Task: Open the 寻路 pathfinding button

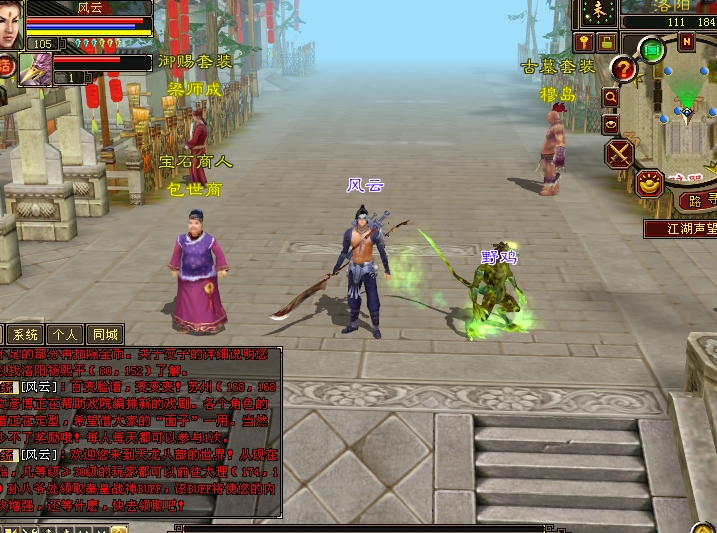Action: coord(698,200)
